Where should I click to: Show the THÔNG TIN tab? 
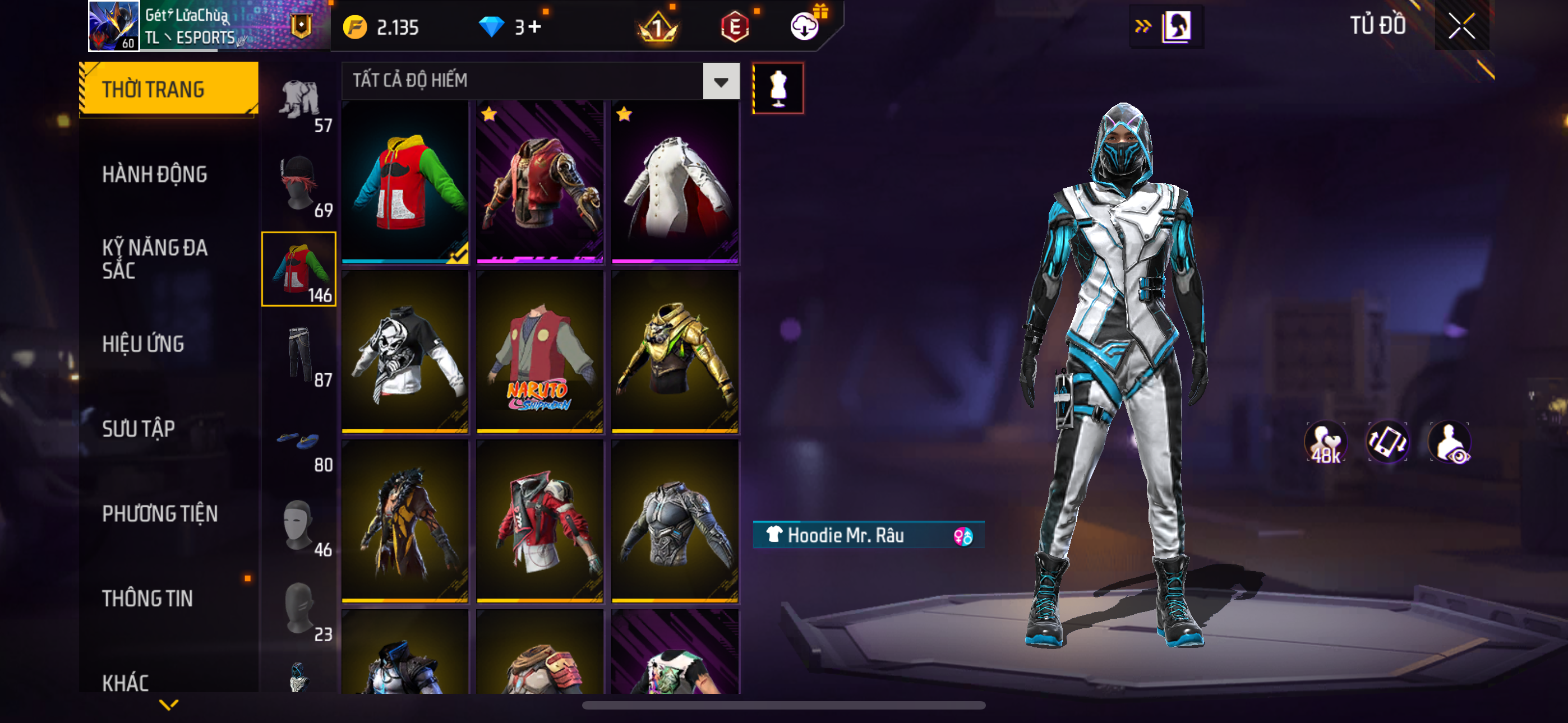[147, 598]
